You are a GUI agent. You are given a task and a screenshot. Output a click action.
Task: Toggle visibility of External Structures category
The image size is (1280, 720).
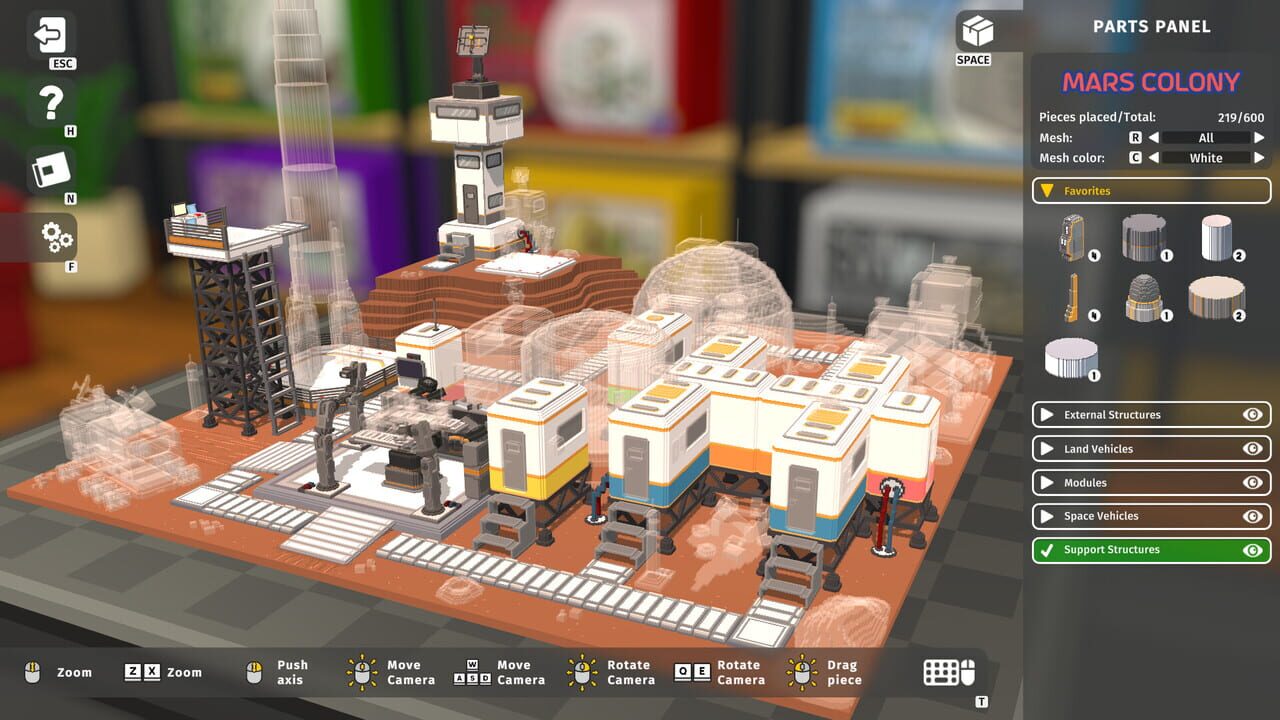coord(1252,414)
